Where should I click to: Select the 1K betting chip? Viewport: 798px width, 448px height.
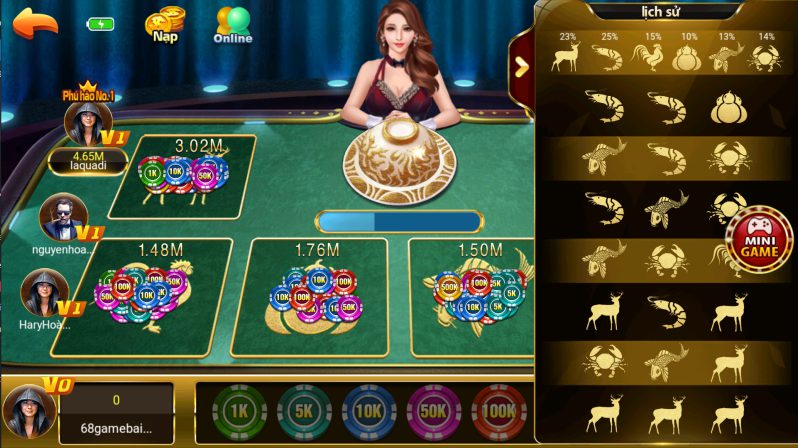point(240,410)
